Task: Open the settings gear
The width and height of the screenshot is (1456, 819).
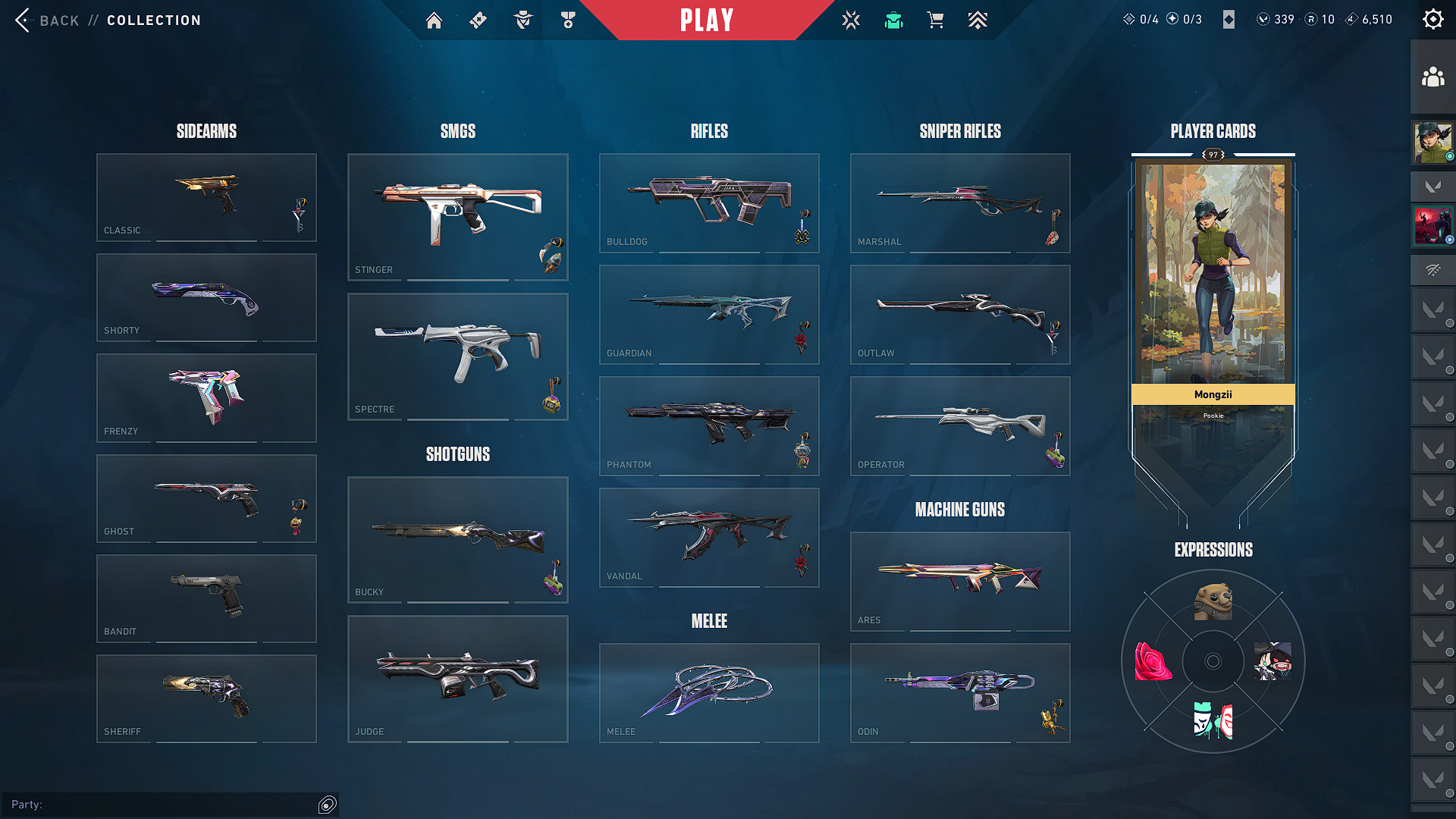Action: pyautogui.click(x=1432, y=19)
